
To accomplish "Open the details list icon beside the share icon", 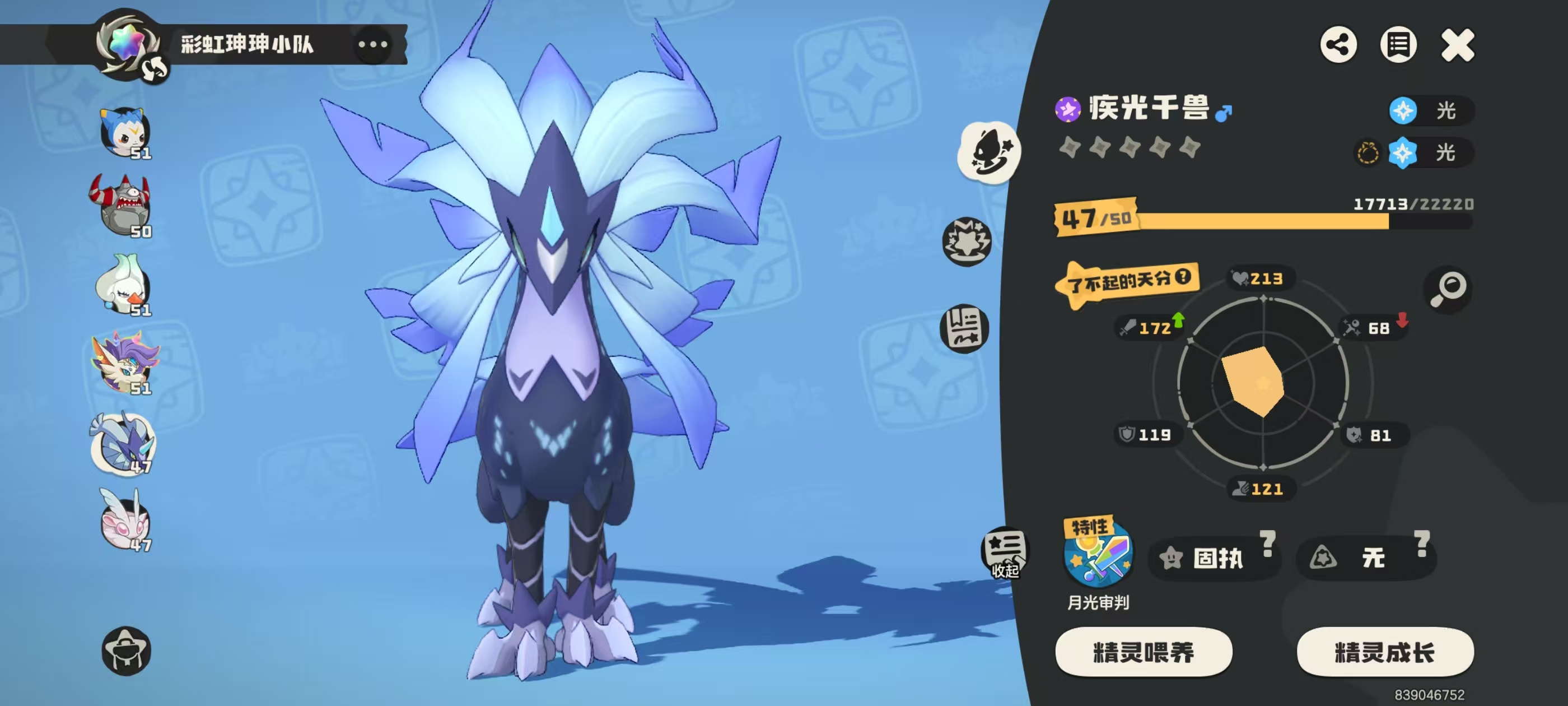I will click(1399, 44).
